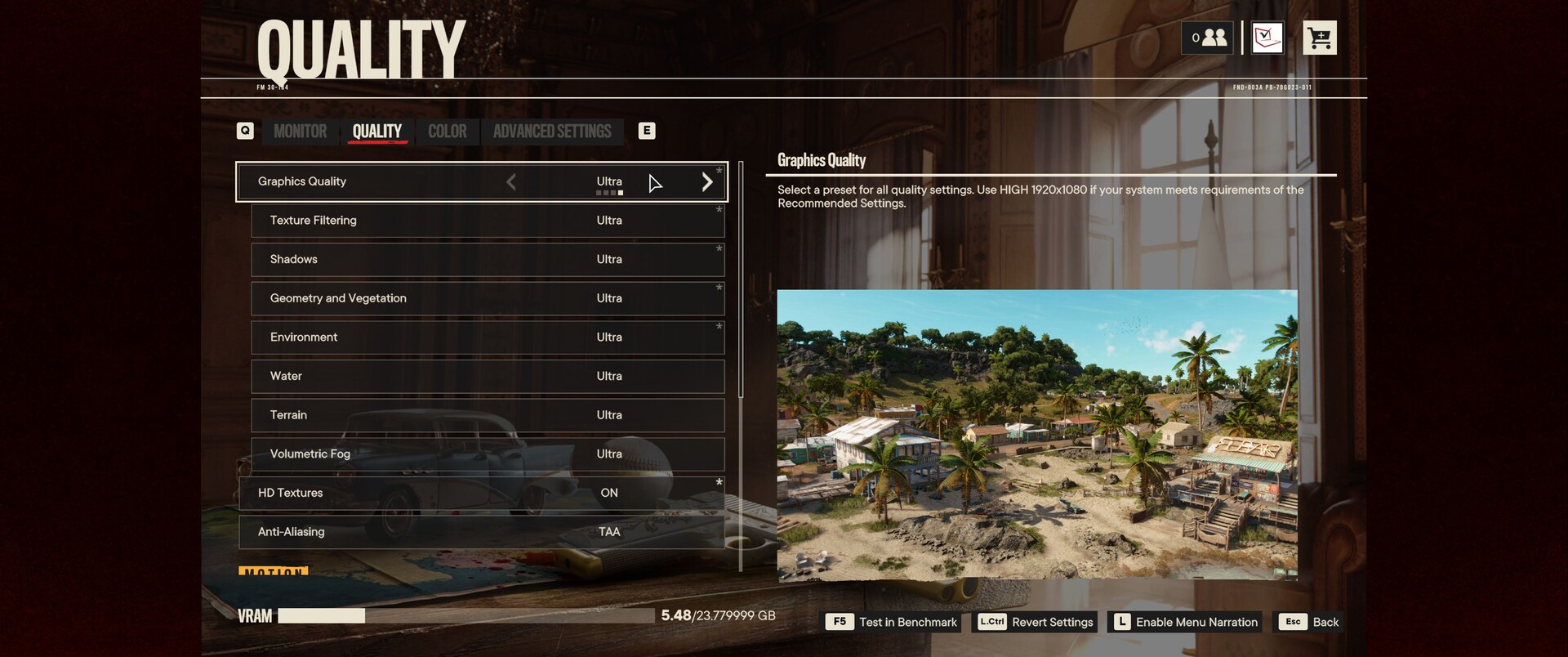Switch to the Monitor tab
The width and height of the screenshot is (1568, 657).
[300, 132]
